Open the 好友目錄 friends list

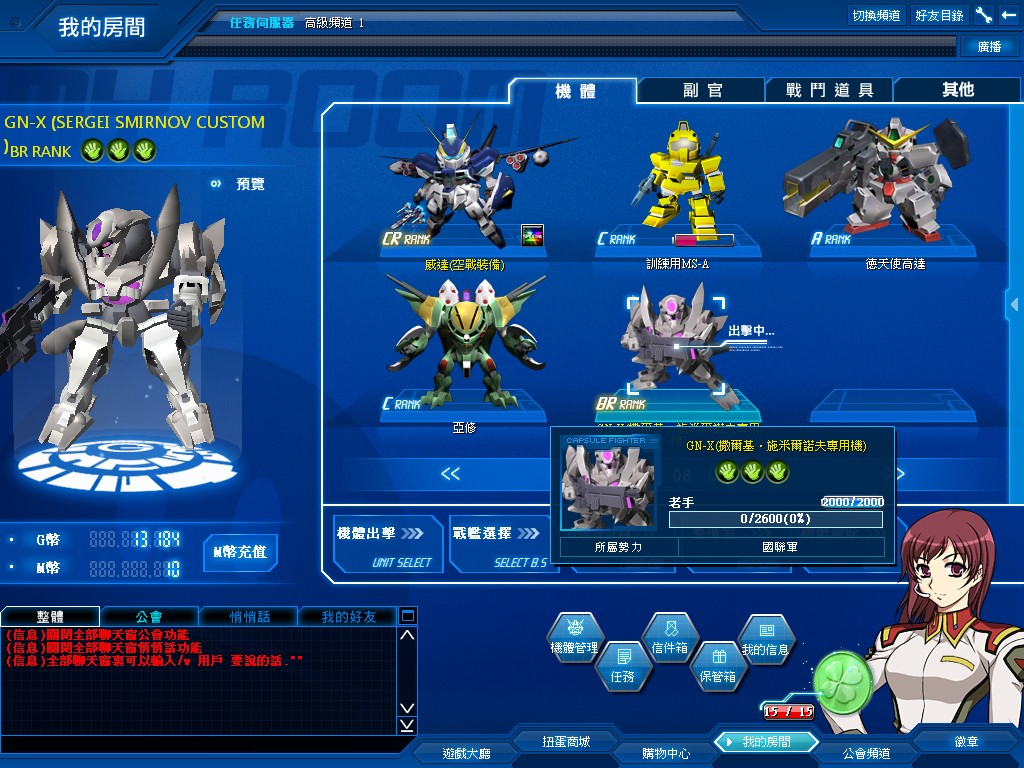pos(939,15)
